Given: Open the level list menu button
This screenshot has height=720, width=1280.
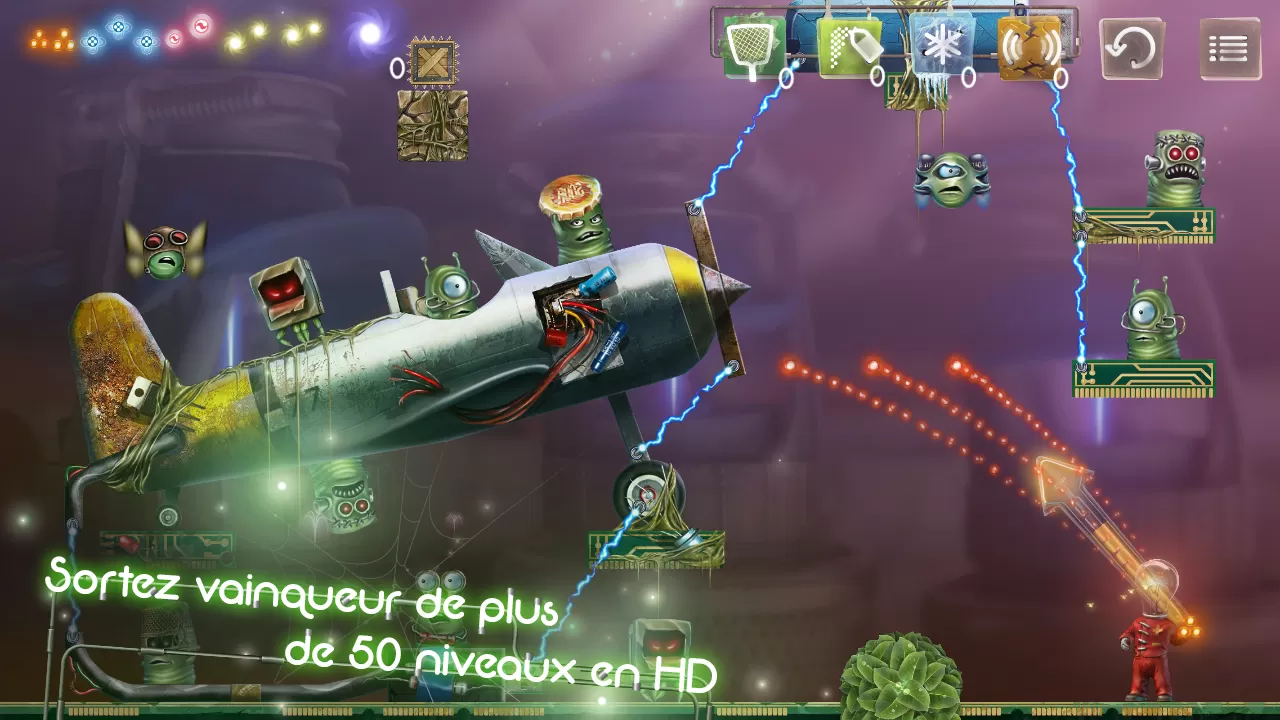Looking at the screenshot, I should click(x=1229, y=48).
